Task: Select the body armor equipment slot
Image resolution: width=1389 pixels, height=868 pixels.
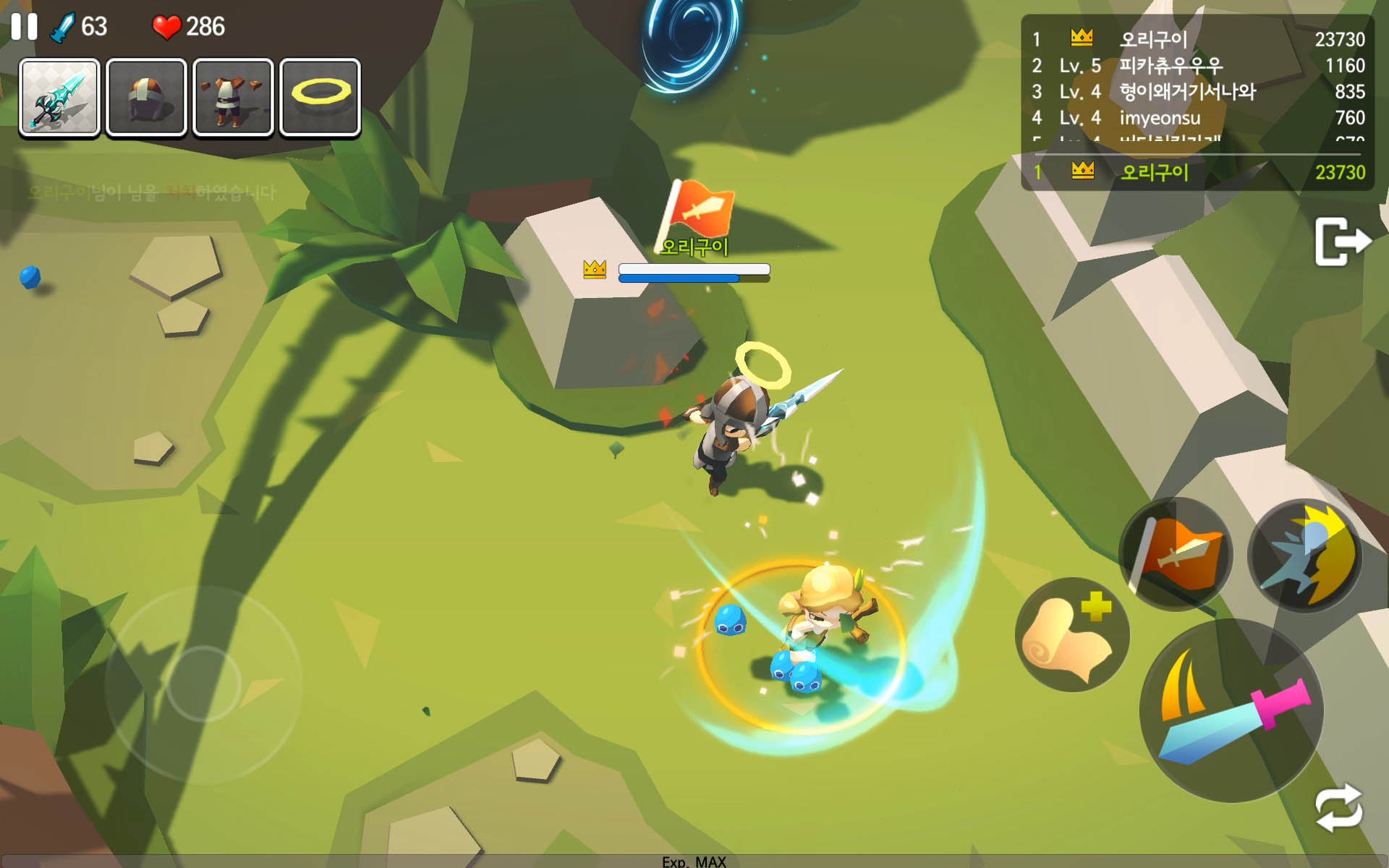Action: point(233,98)
